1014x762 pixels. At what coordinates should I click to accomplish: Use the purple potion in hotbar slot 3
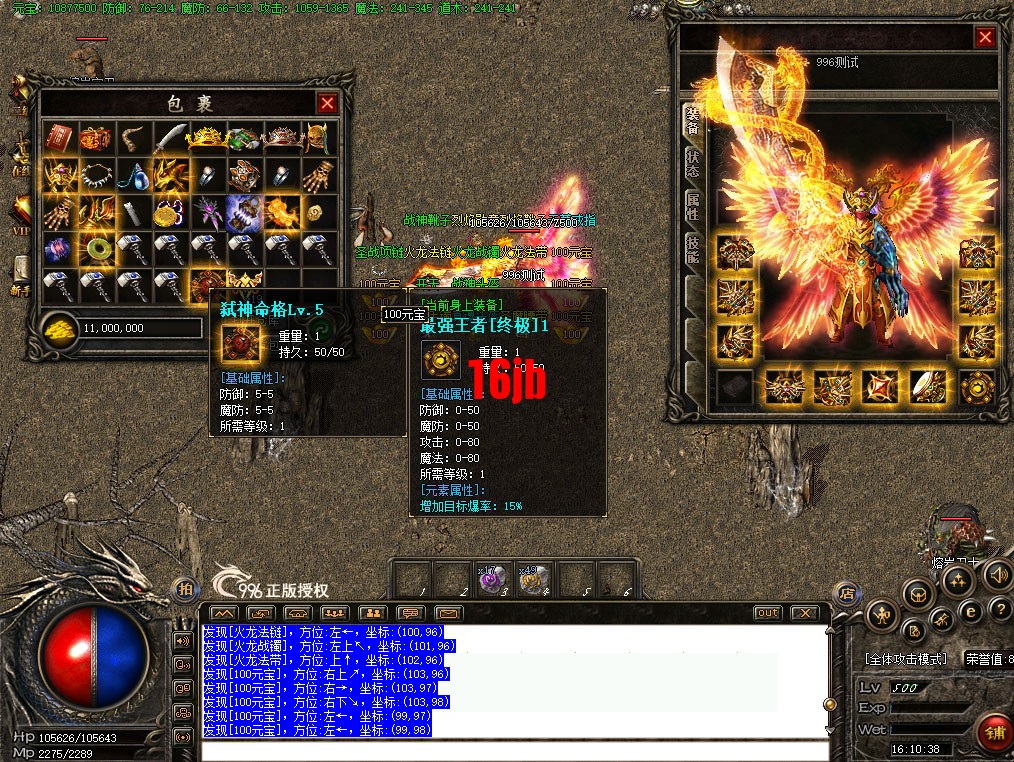point(491,580)
